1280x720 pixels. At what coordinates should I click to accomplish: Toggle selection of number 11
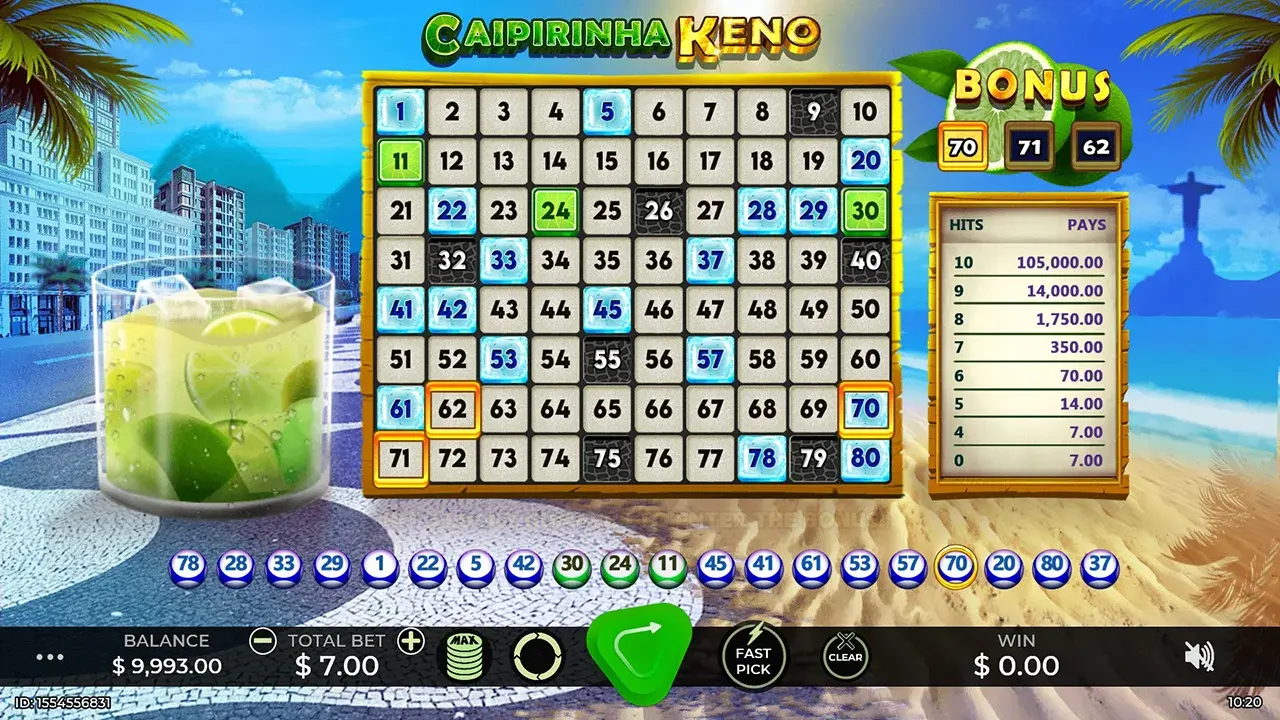pos(403,160)
